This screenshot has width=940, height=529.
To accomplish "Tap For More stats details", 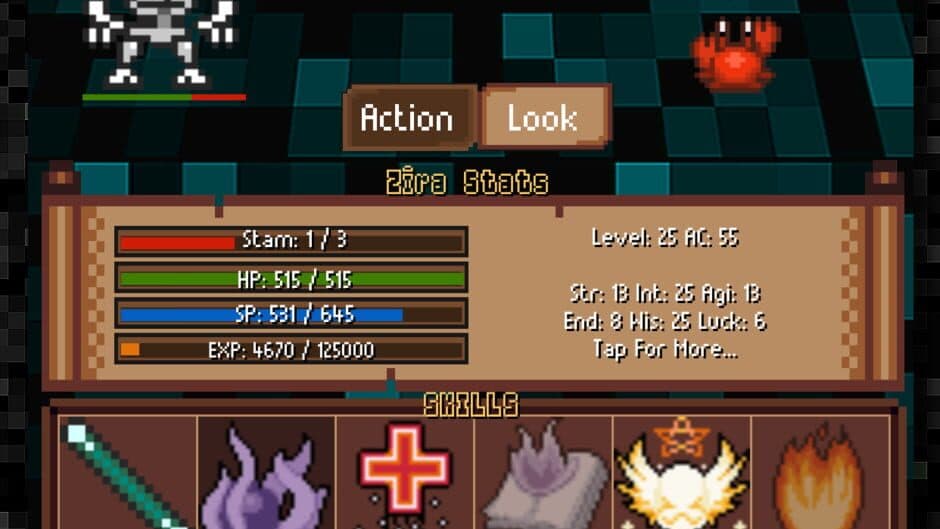I will (665, 349).
